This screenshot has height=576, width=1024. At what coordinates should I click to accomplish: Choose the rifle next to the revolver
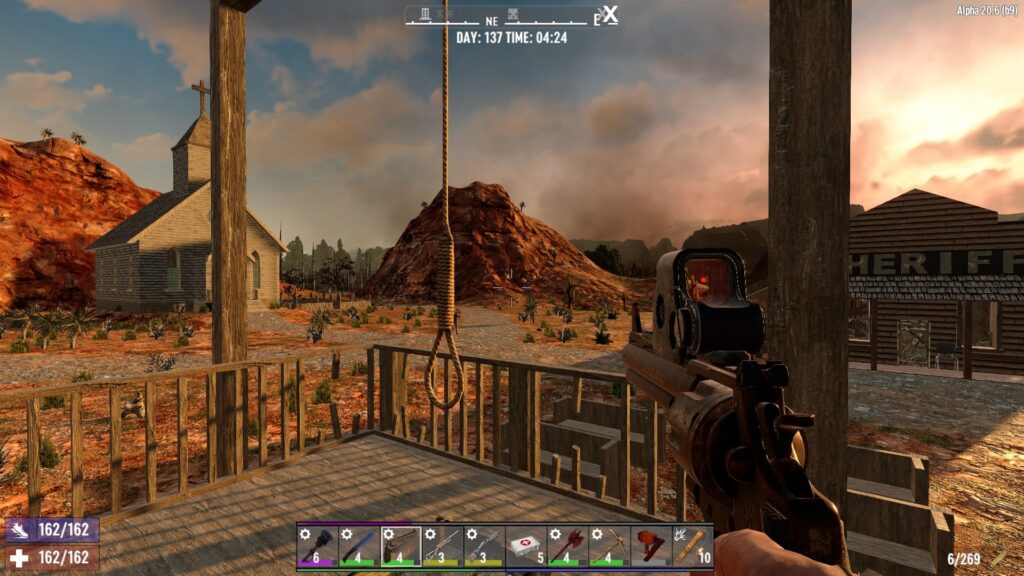[x=442, y=547]
